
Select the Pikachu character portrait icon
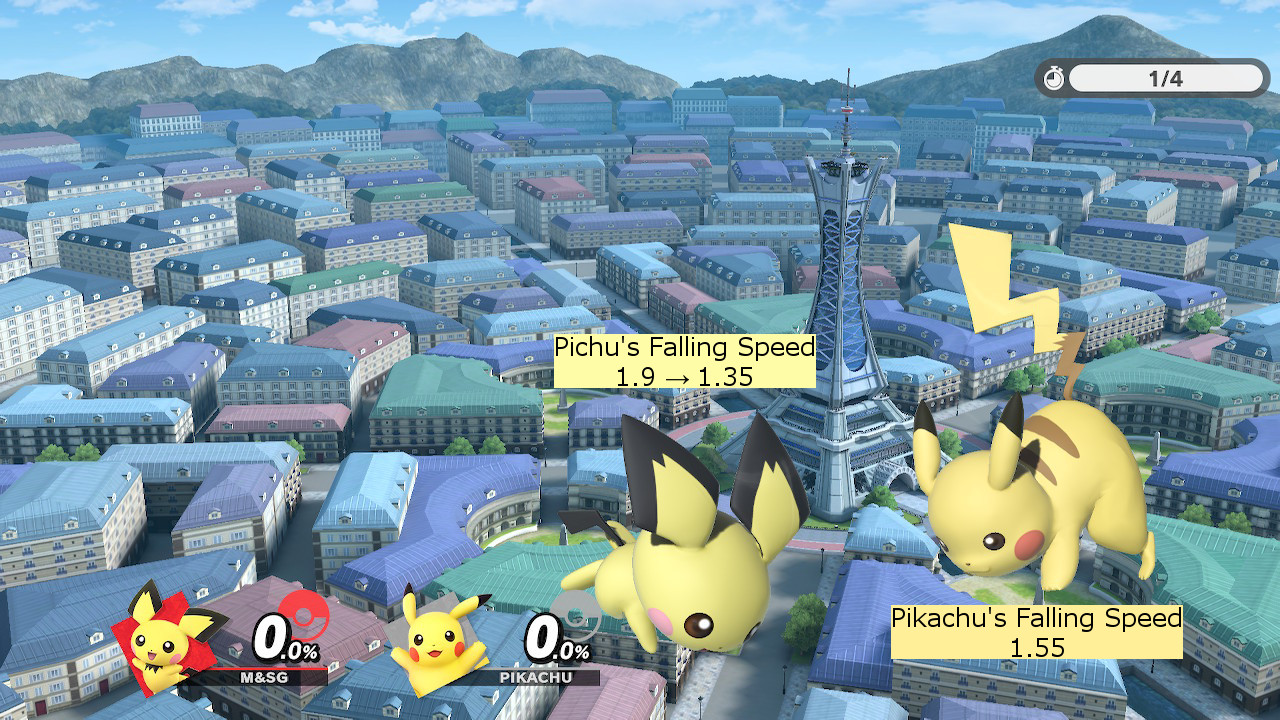pyautogui.click(x=435, y=644)
